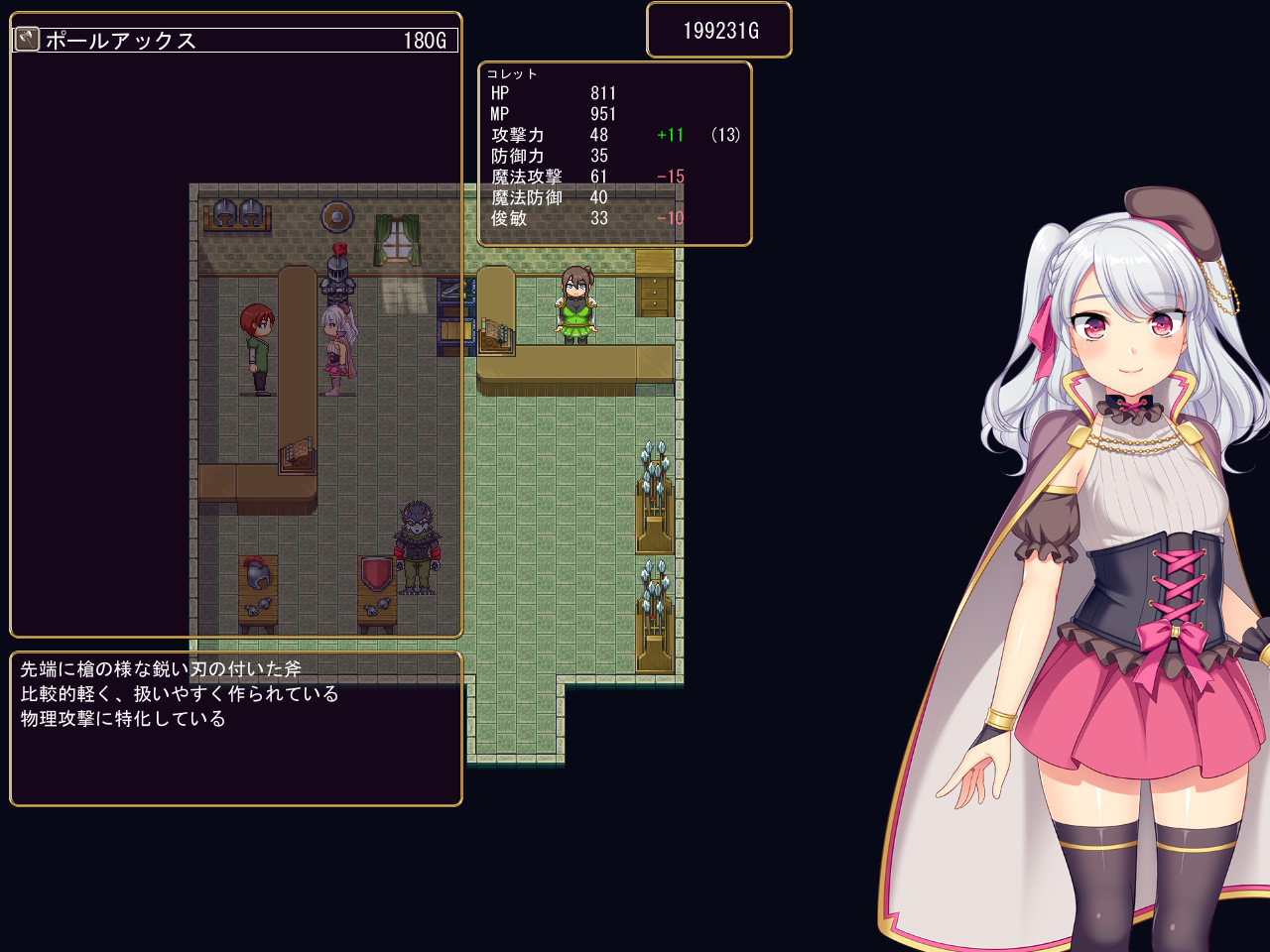Click the green +11 attack bonus value
Image resolution: width=1270 pixels, height=952 pixels.
(669, 135)
